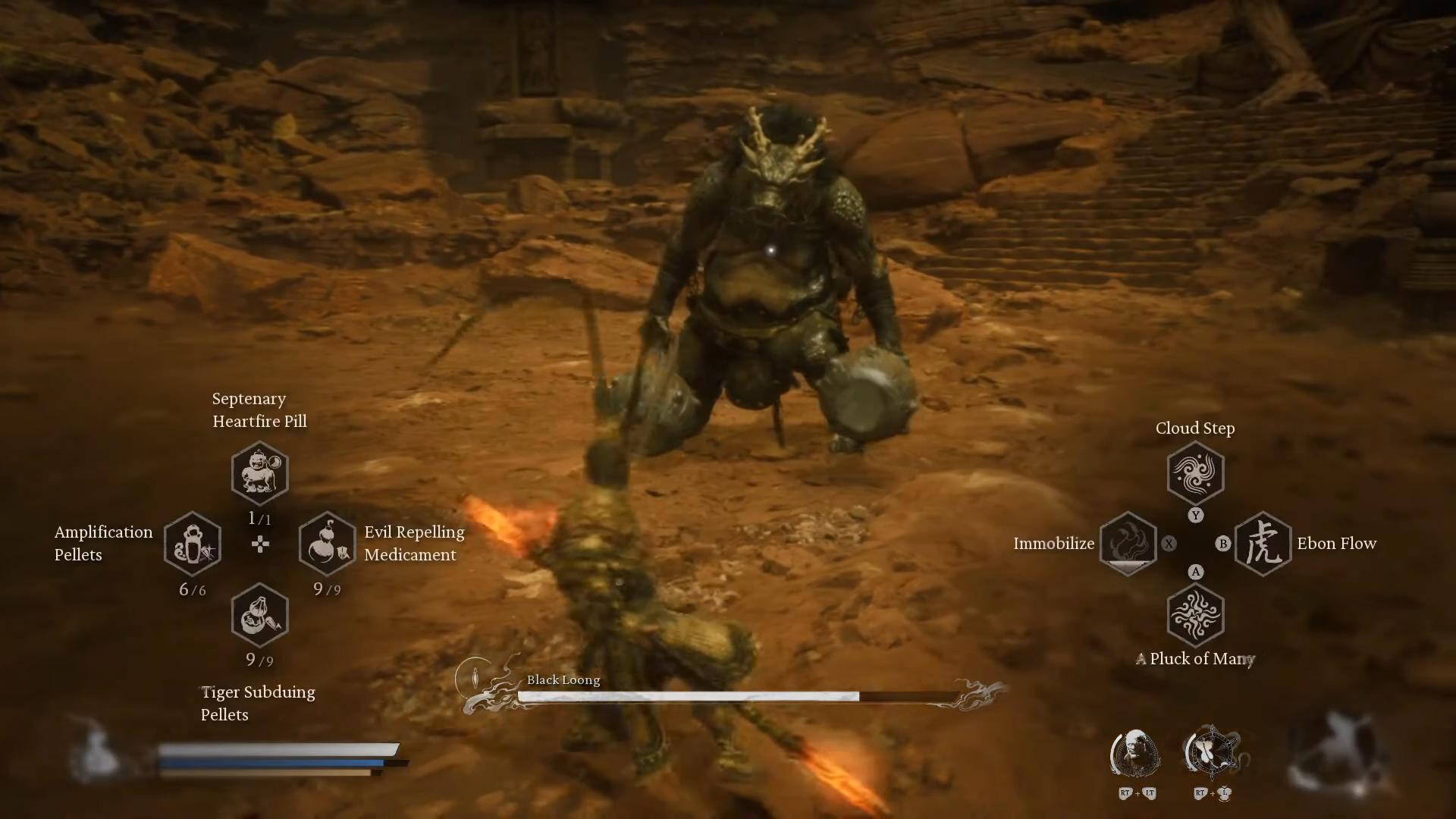Activate the circular vessel skill icon
Viewport: 1456px width, 819px height.
[1212, 753]
